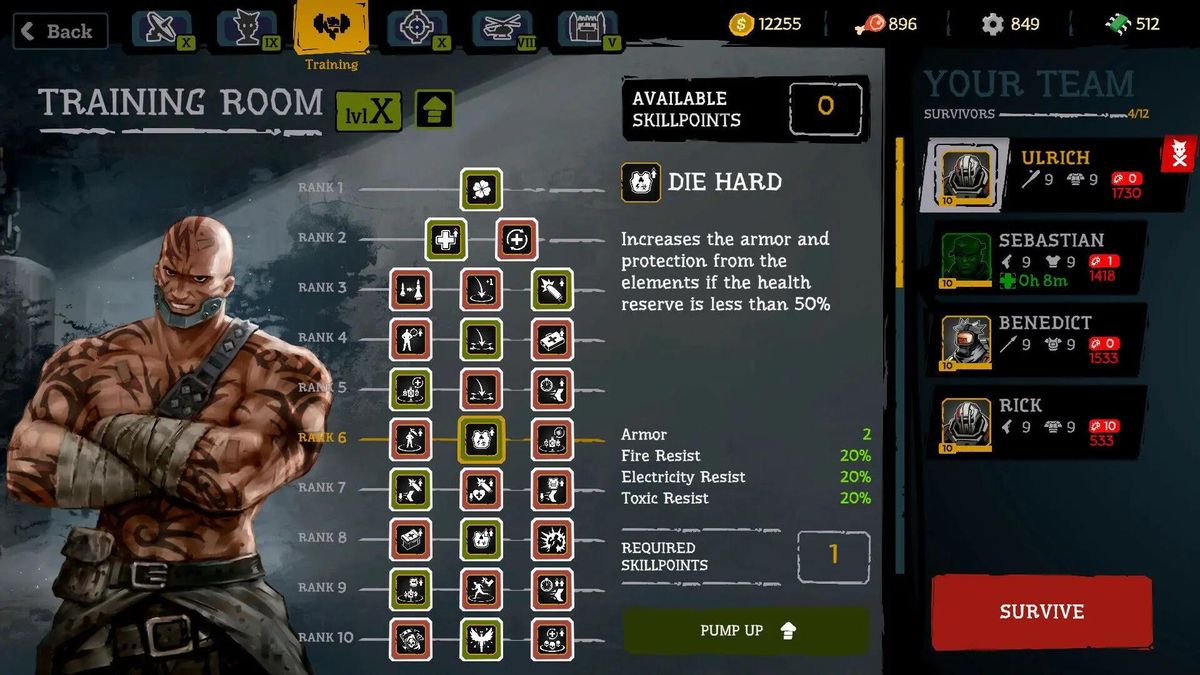Select the winged angel skill in rank 10
This screenshot has width=1200, height=675.
click(x=481, y=639)
